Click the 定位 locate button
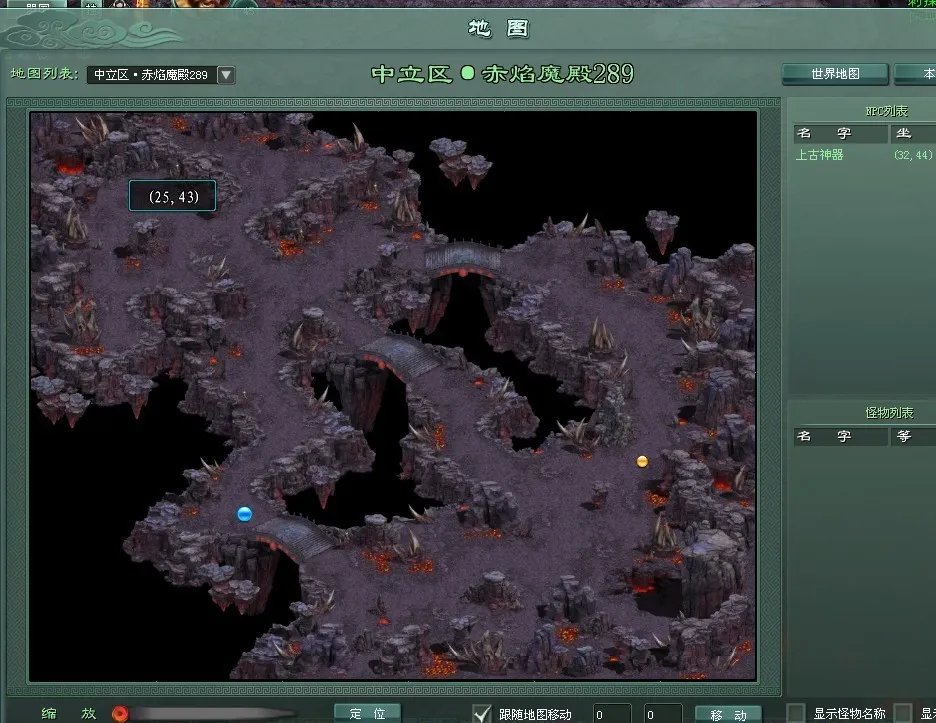This screenshot has height=723, width=936. click(367, 714)
